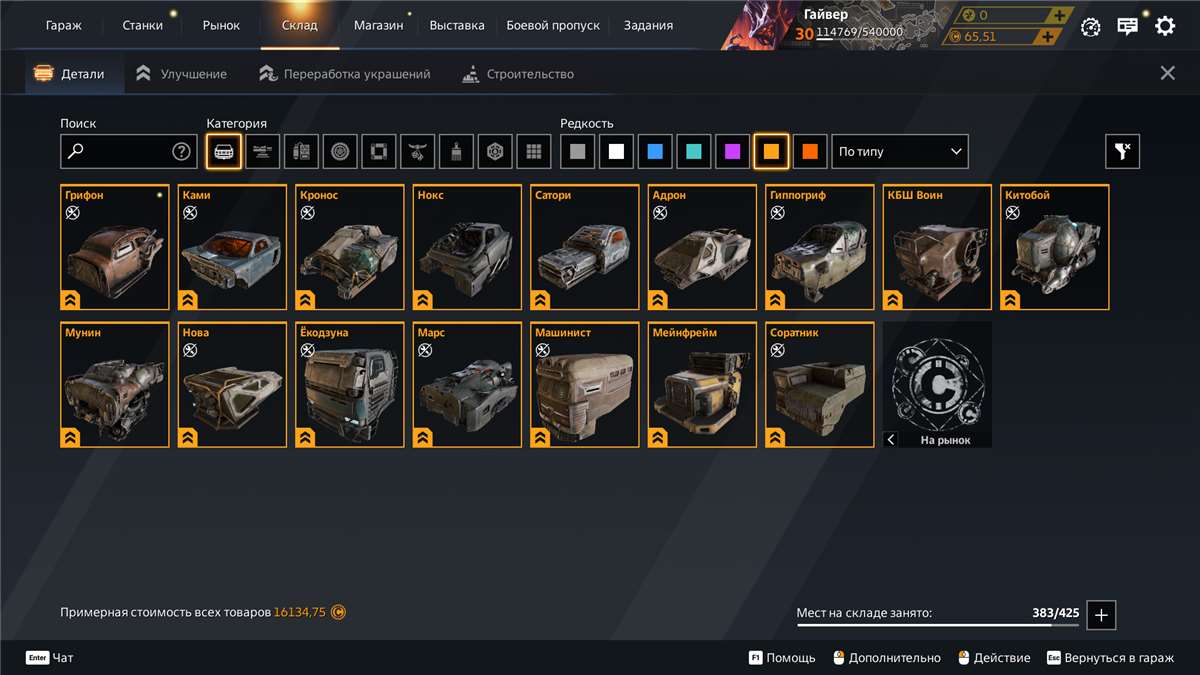Go to the Боевой пропуск tab
1200x675 pixels.
click(553, 25)
